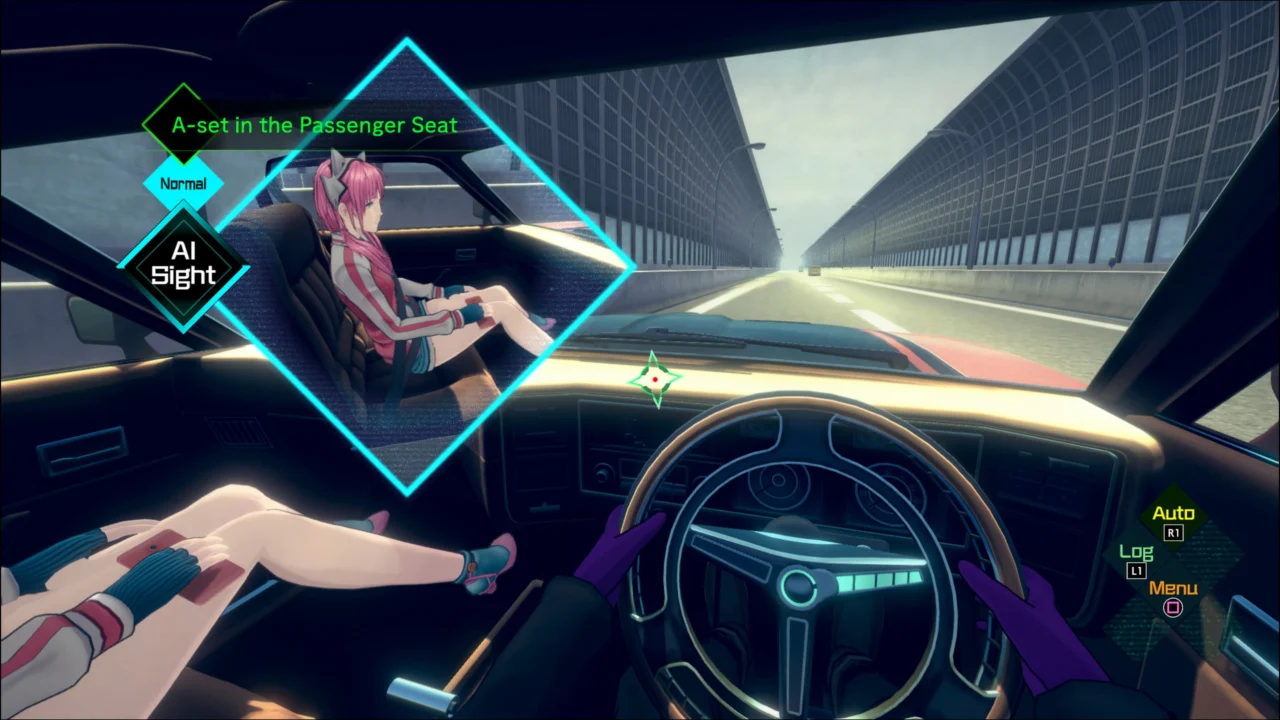Expand the passenger seat camera frame

[x=405, y=265]
